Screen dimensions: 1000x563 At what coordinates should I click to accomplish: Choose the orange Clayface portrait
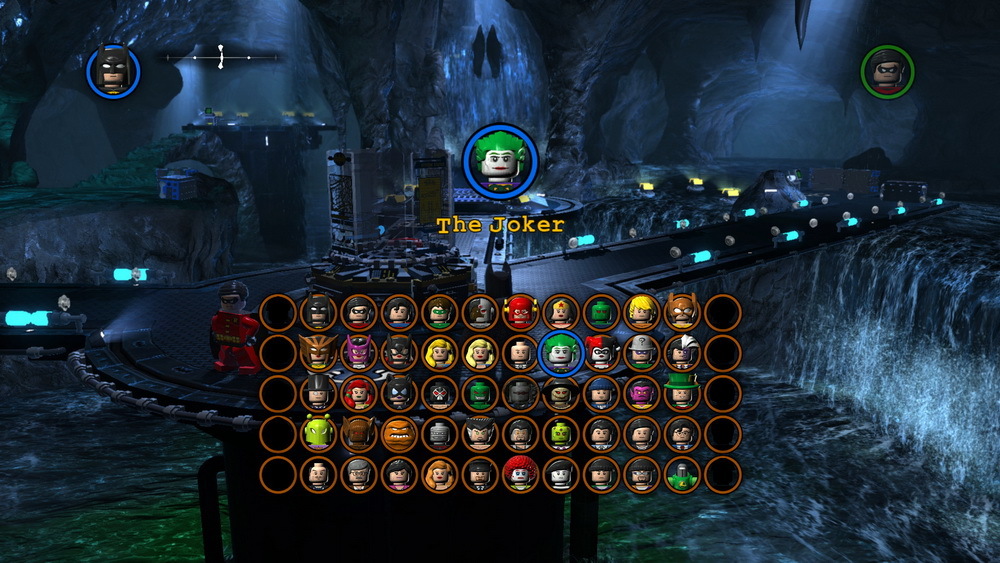click(x=399, y=433)
